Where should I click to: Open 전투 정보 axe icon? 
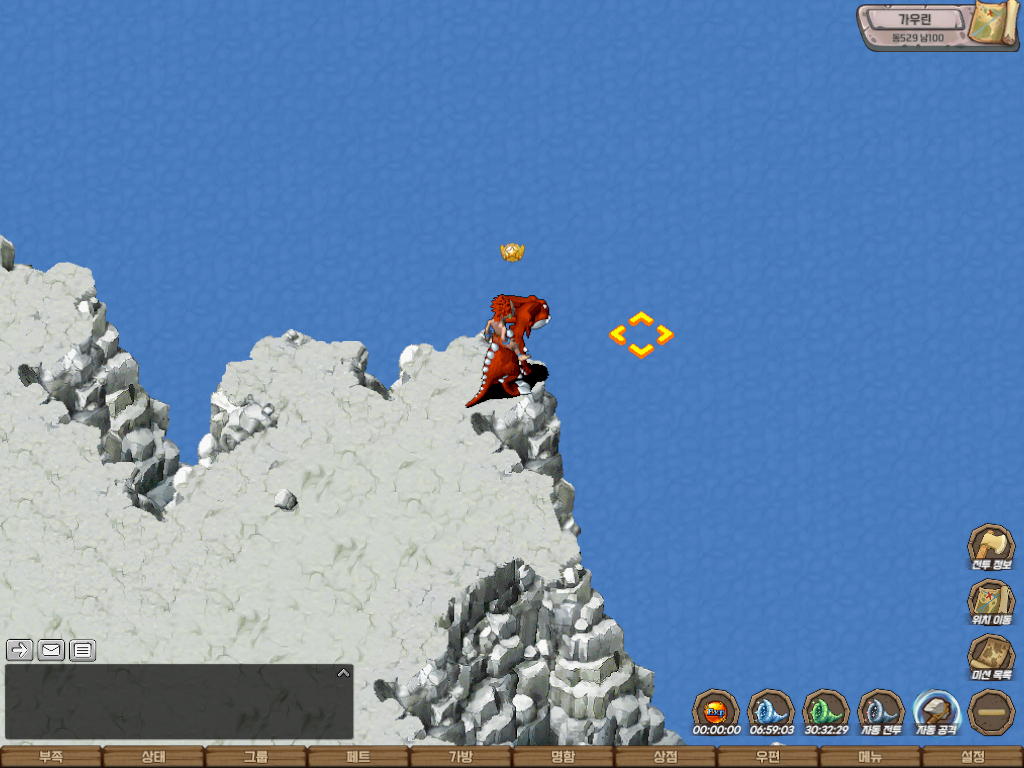point(991,546)
